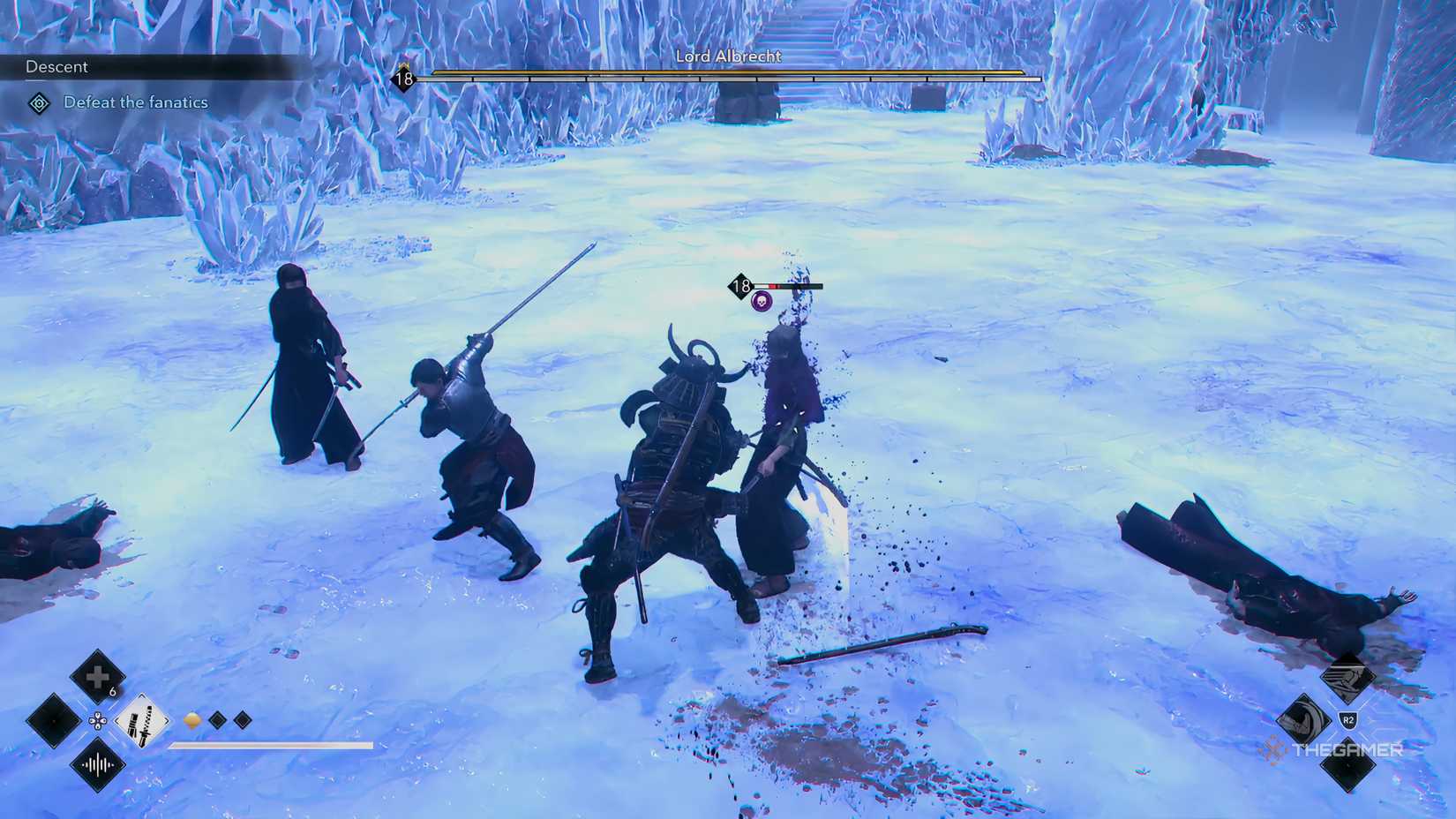Select the healing medicine icon showing six uses
This screenshot has height=819, width=1456.
tap(99, 675)
